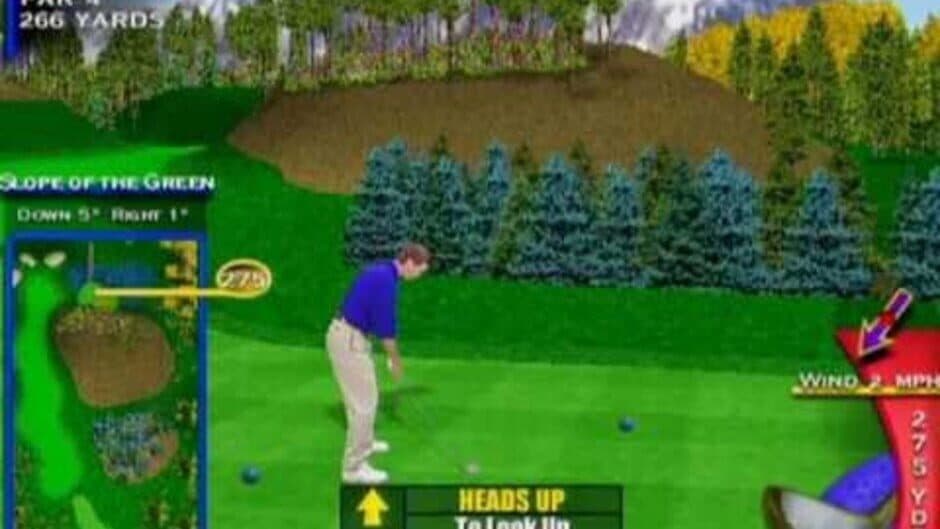Click the Heads Up look-up arrow
Screen dimensions: 940x529
coord(372,508)
